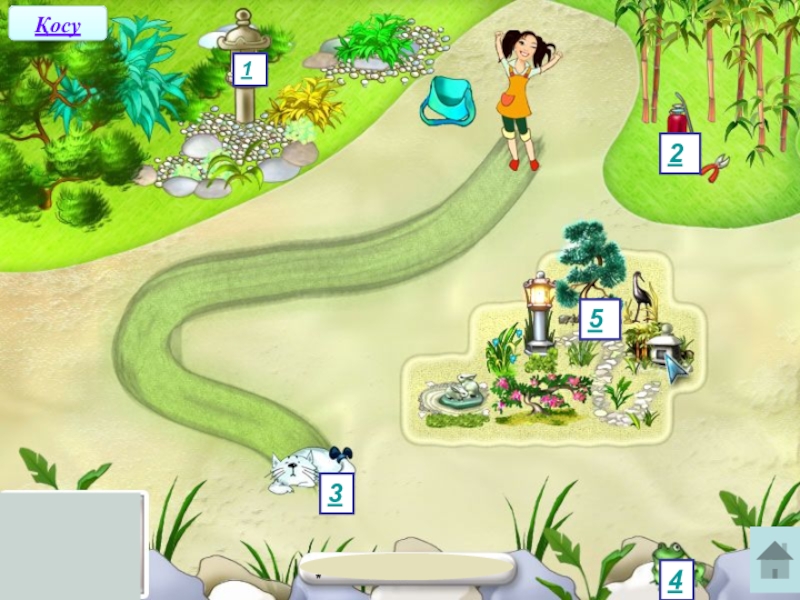Screen dimensions: 800x600
Task: Activate the number 4 marker next to the frog
Action: click(x=675, y=579)
